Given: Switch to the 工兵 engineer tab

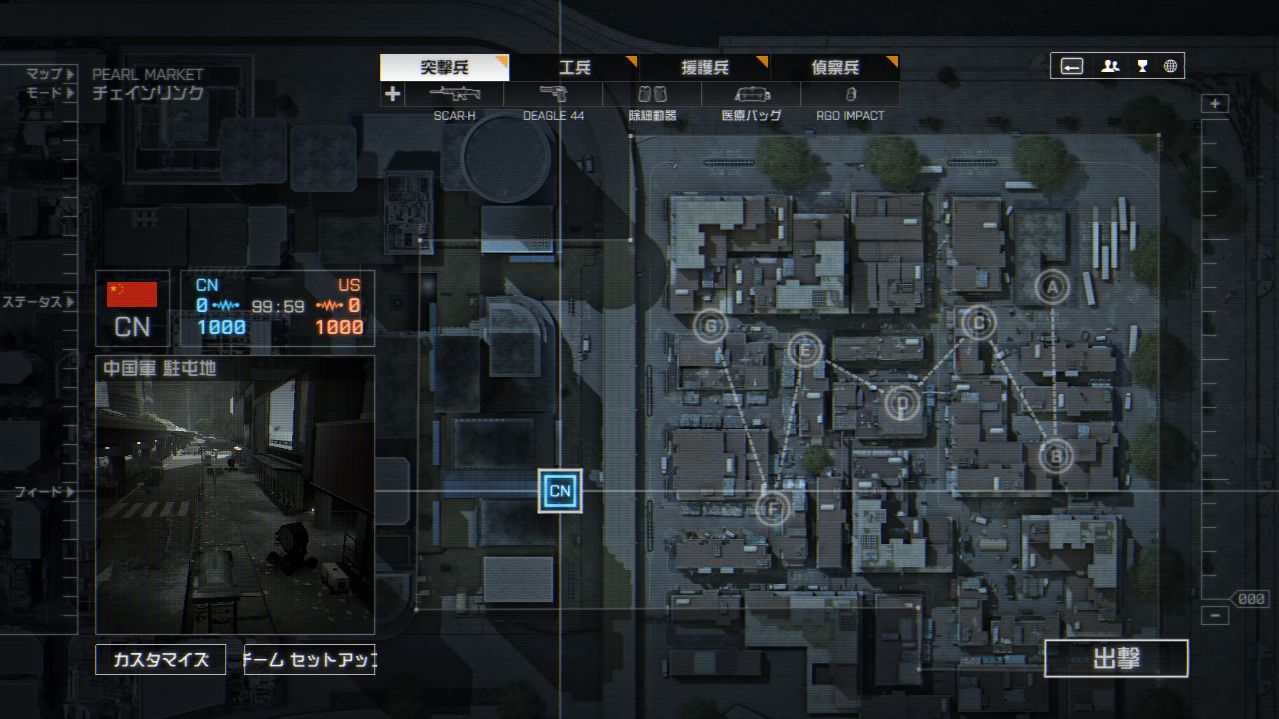Looking at the screenshot, I should click(x=574, y=68).
